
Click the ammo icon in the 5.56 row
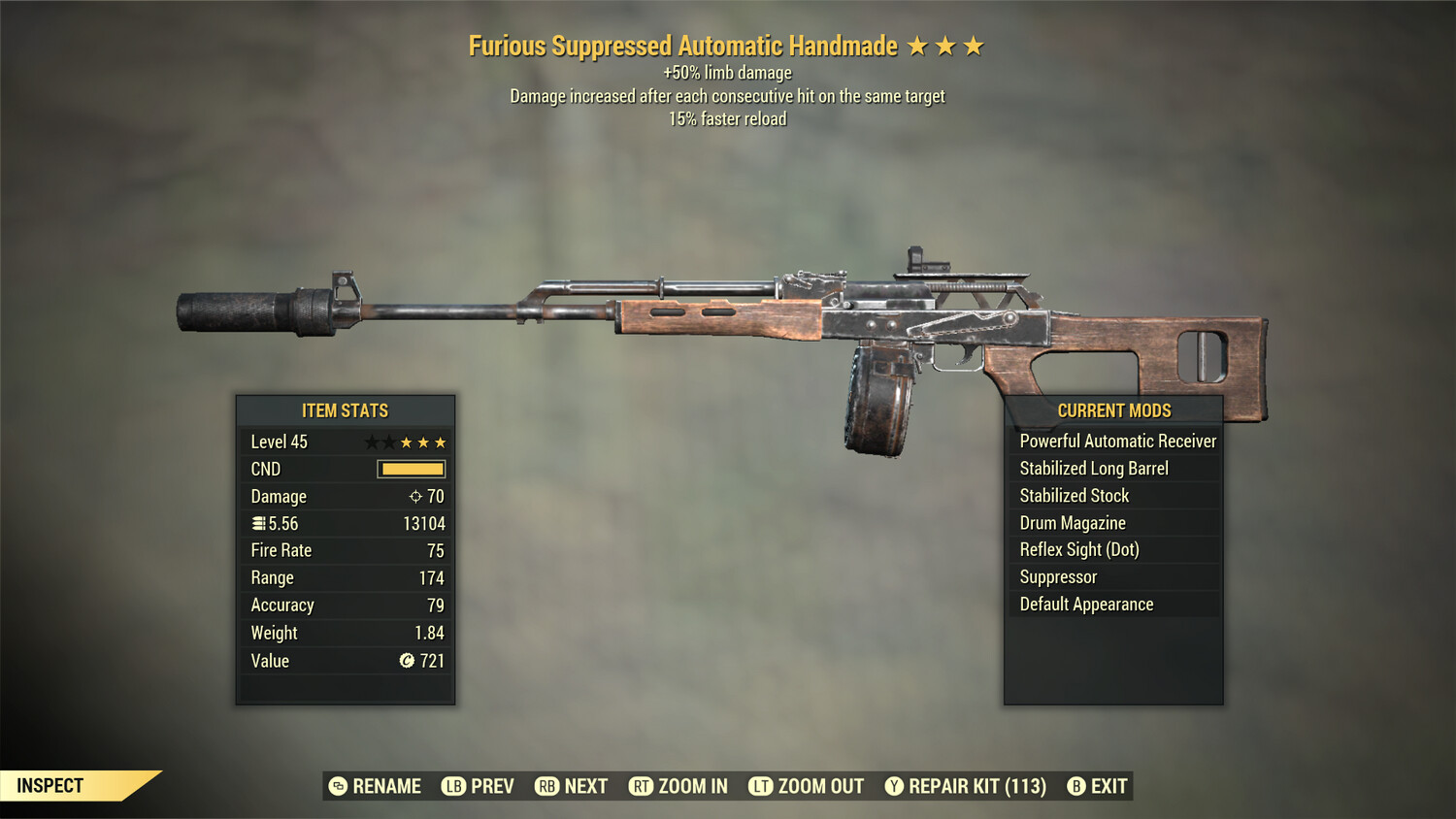click(259, 524)
